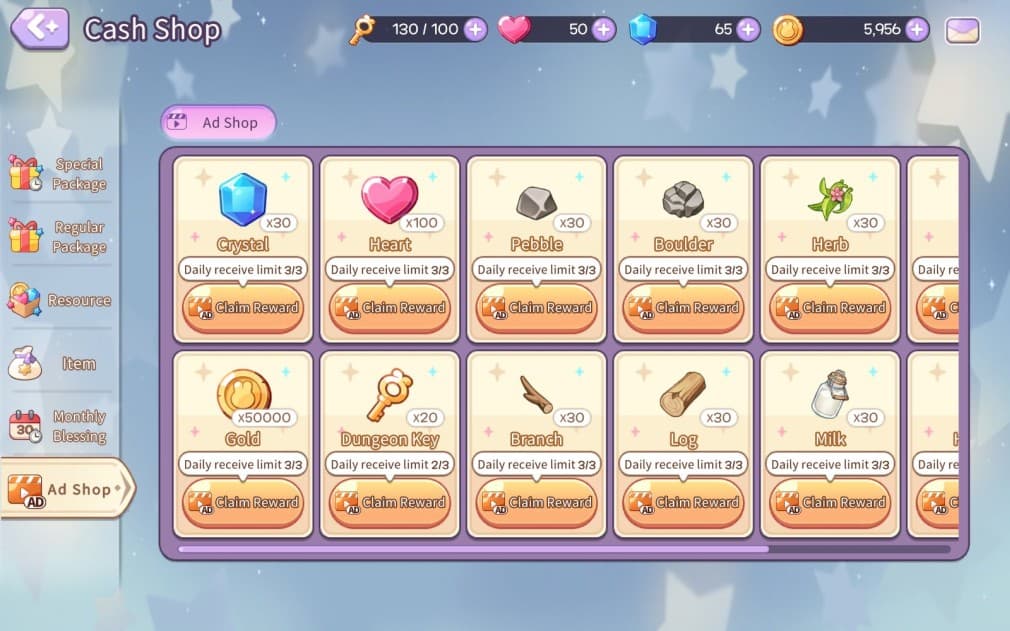The width and height of the screenshot is (1010, 631).
Task: Claim the Crystal x30 ad reward
Action: (243, 308)
